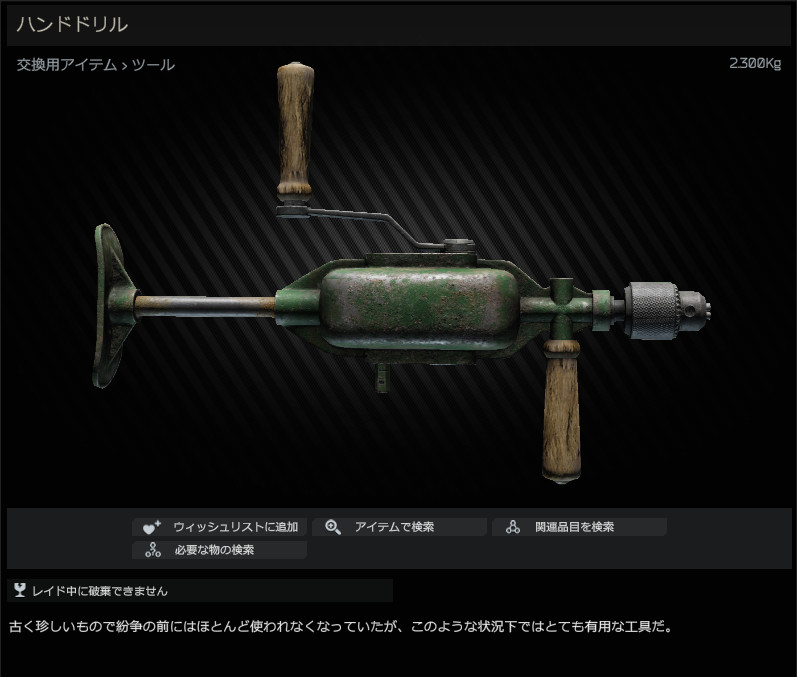Open the 交換用アイテム category breadcrumb

point(66,65)
